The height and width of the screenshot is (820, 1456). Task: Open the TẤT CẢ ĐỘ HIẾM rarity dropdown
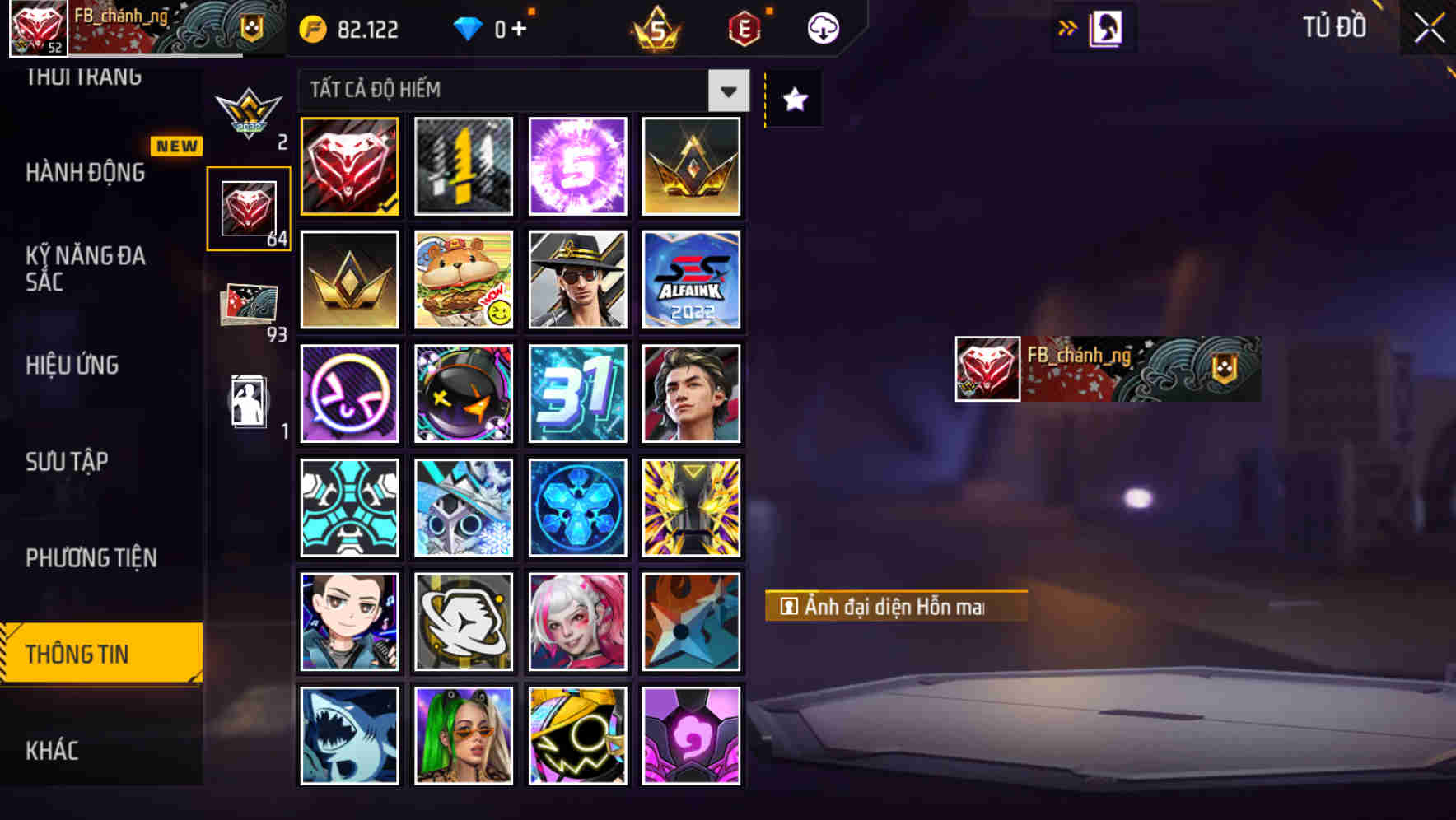(x=519, y=91)
